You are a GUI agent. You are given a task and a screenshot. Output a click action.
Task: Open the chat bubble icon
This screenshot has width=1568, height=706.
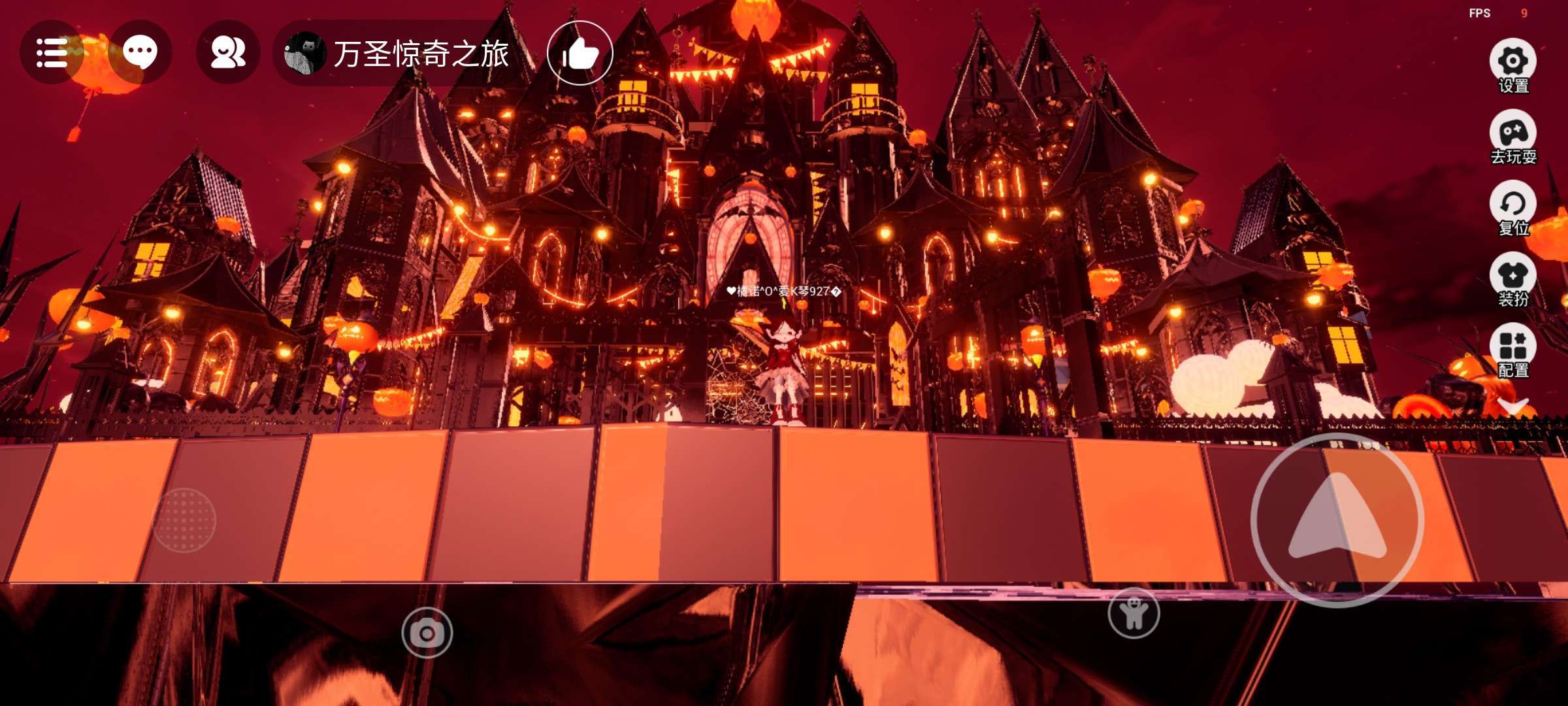(x=140, y=53)
